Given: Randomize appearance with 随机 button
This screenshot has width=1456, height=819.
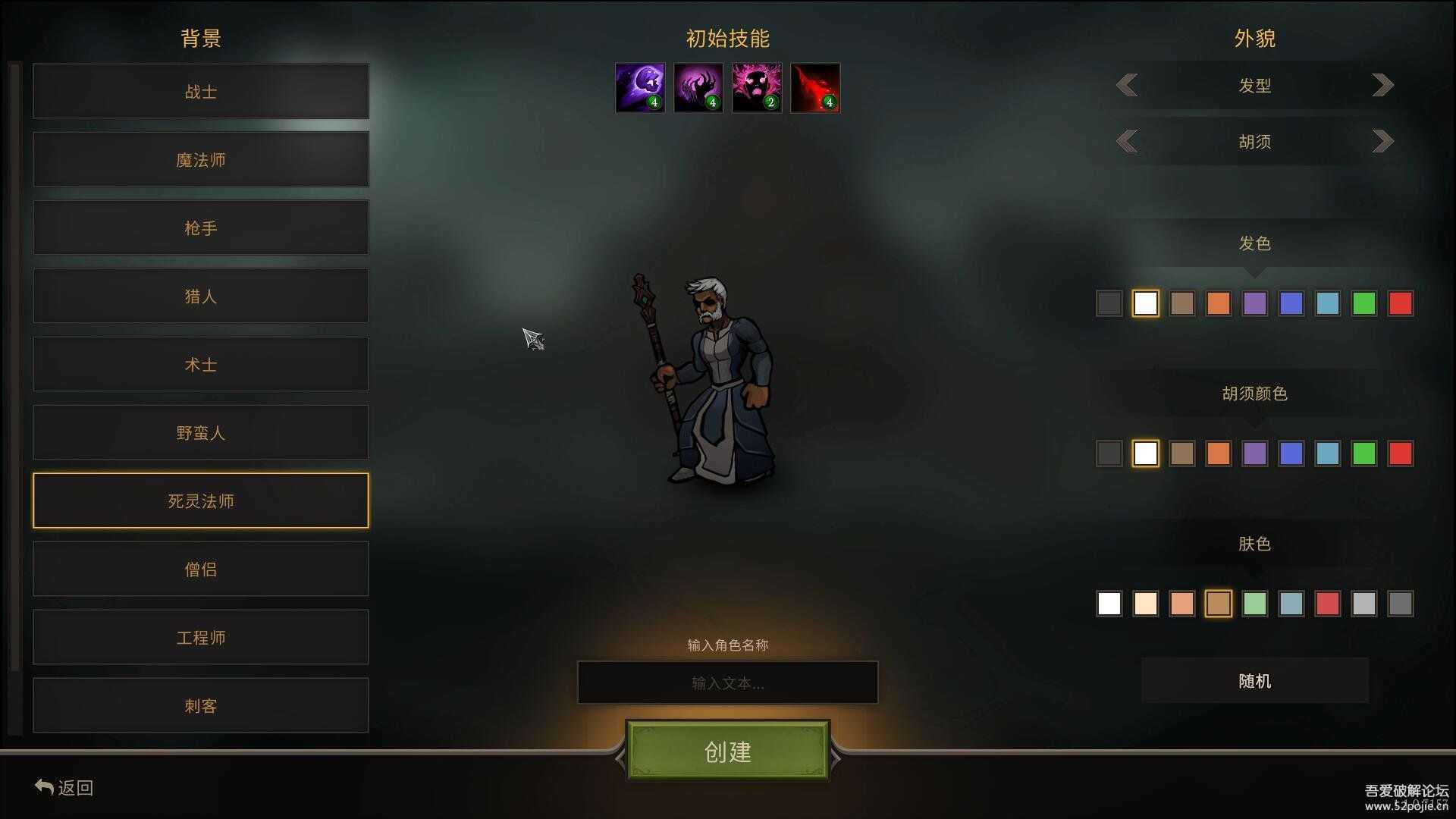Looking at the screenshot, I should click(x=1255, y=681).
